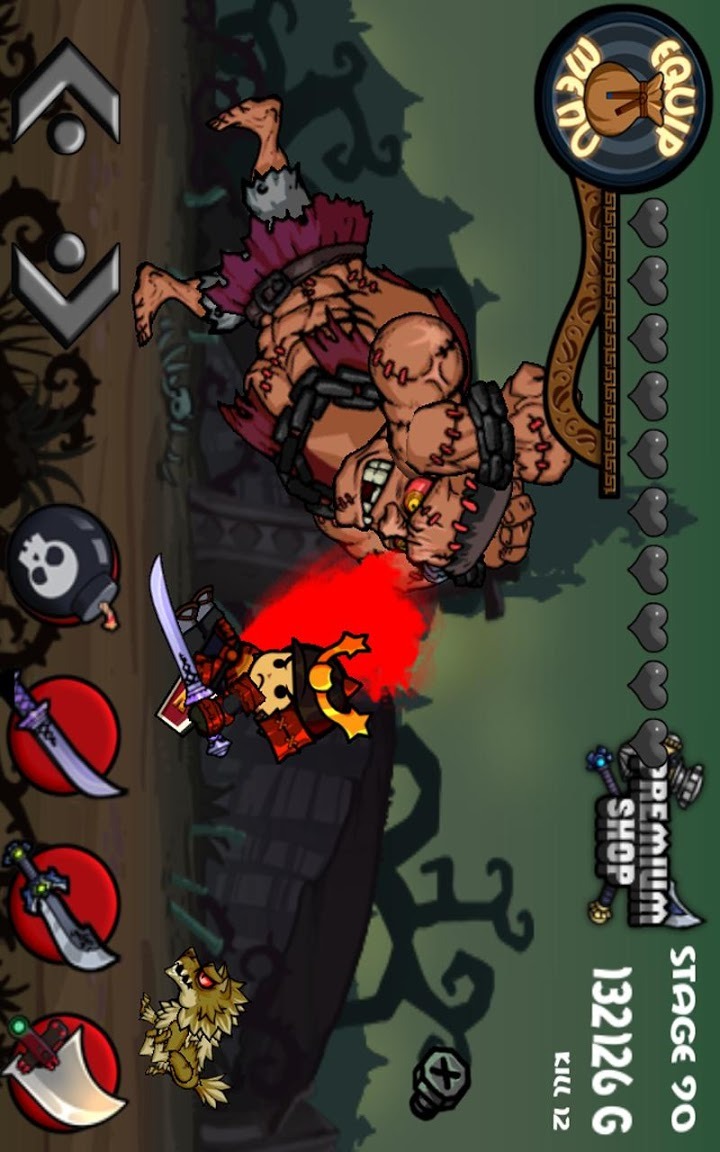Image resolution: width=720 pixels, height=1152 pixels.
Task: Toggle the crossed-out speaker sound icon
Action: [441, 1082]
